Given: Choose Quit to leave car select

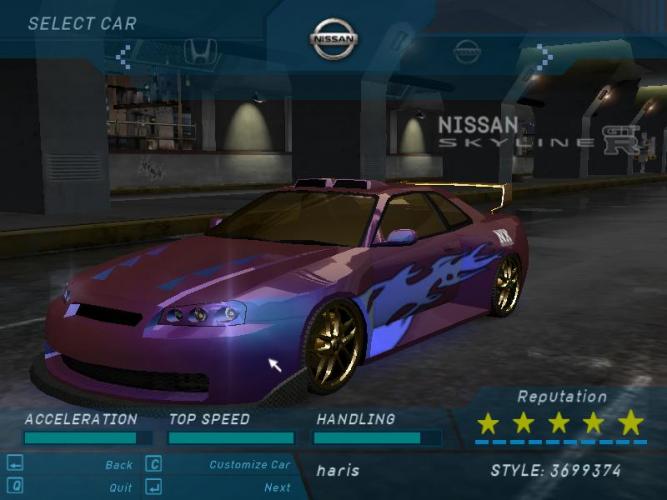Looking at the screenshot, I should click(120, 488).
